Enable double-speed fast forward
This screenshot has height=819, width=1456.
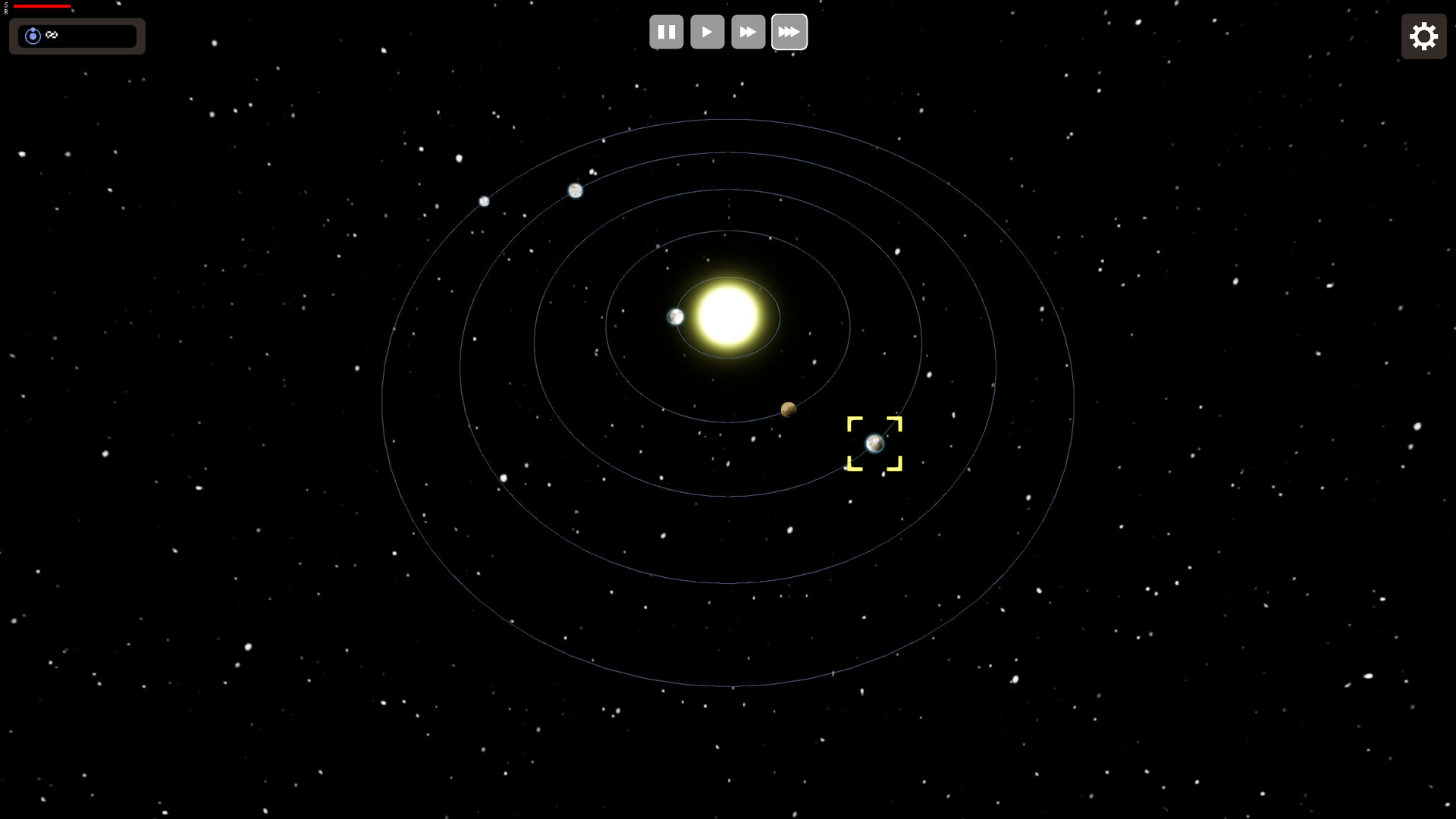click(748, 31)
